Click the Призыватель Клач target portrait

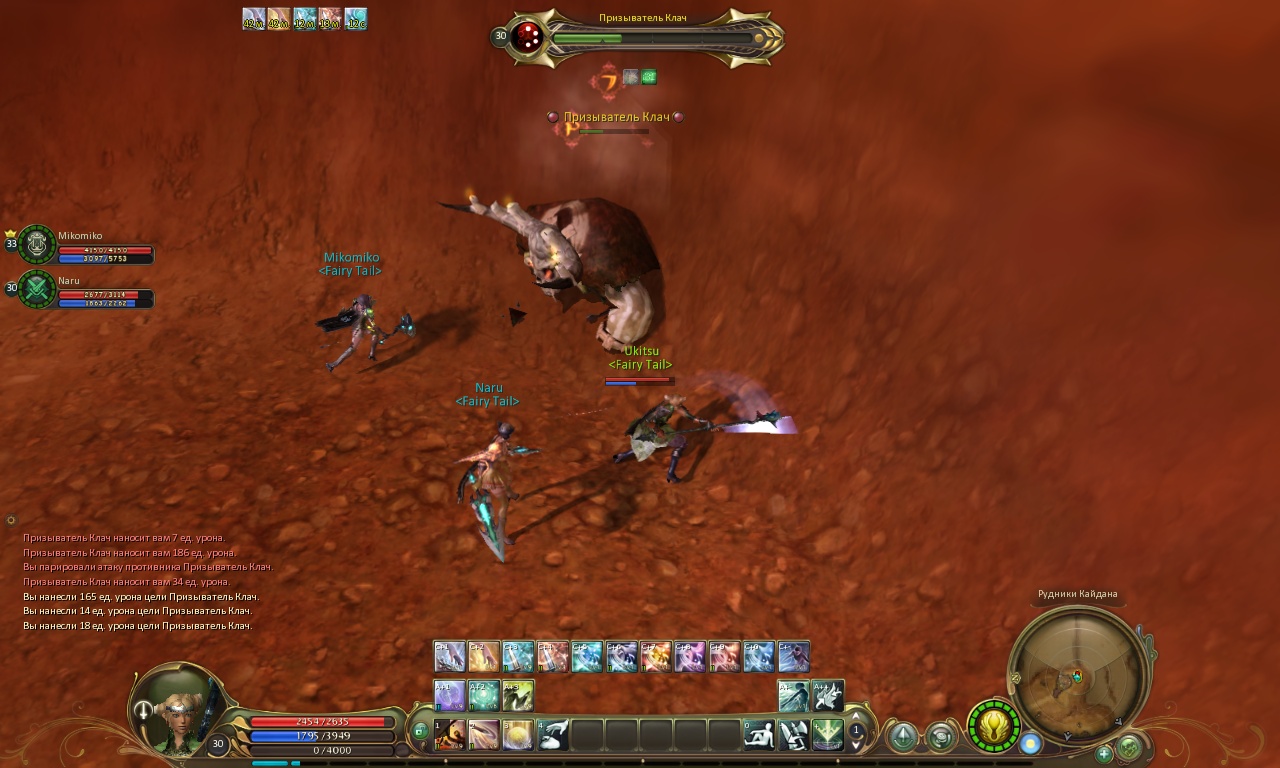tap(527, 38)
